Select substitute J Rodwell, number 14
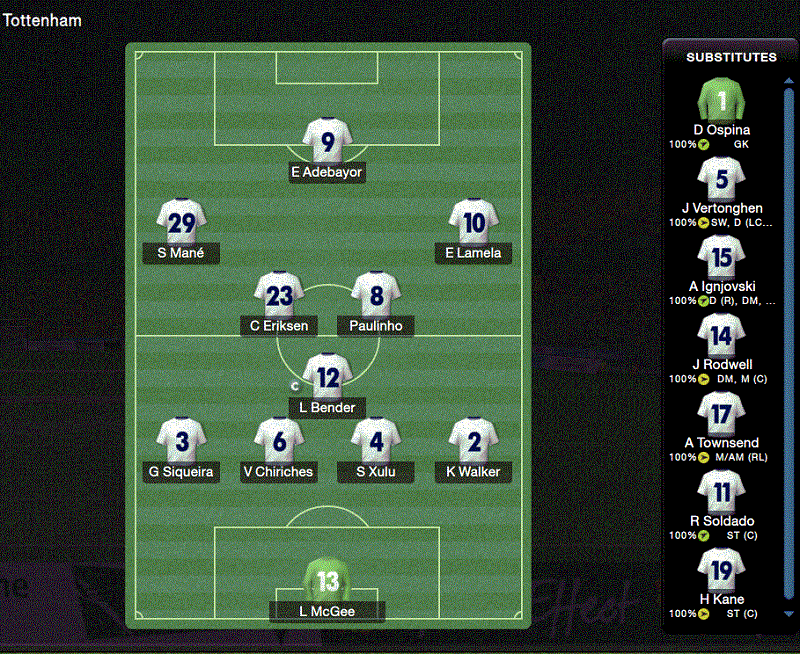The height and width of the screenshot is (654, 800). pos(721,336)
